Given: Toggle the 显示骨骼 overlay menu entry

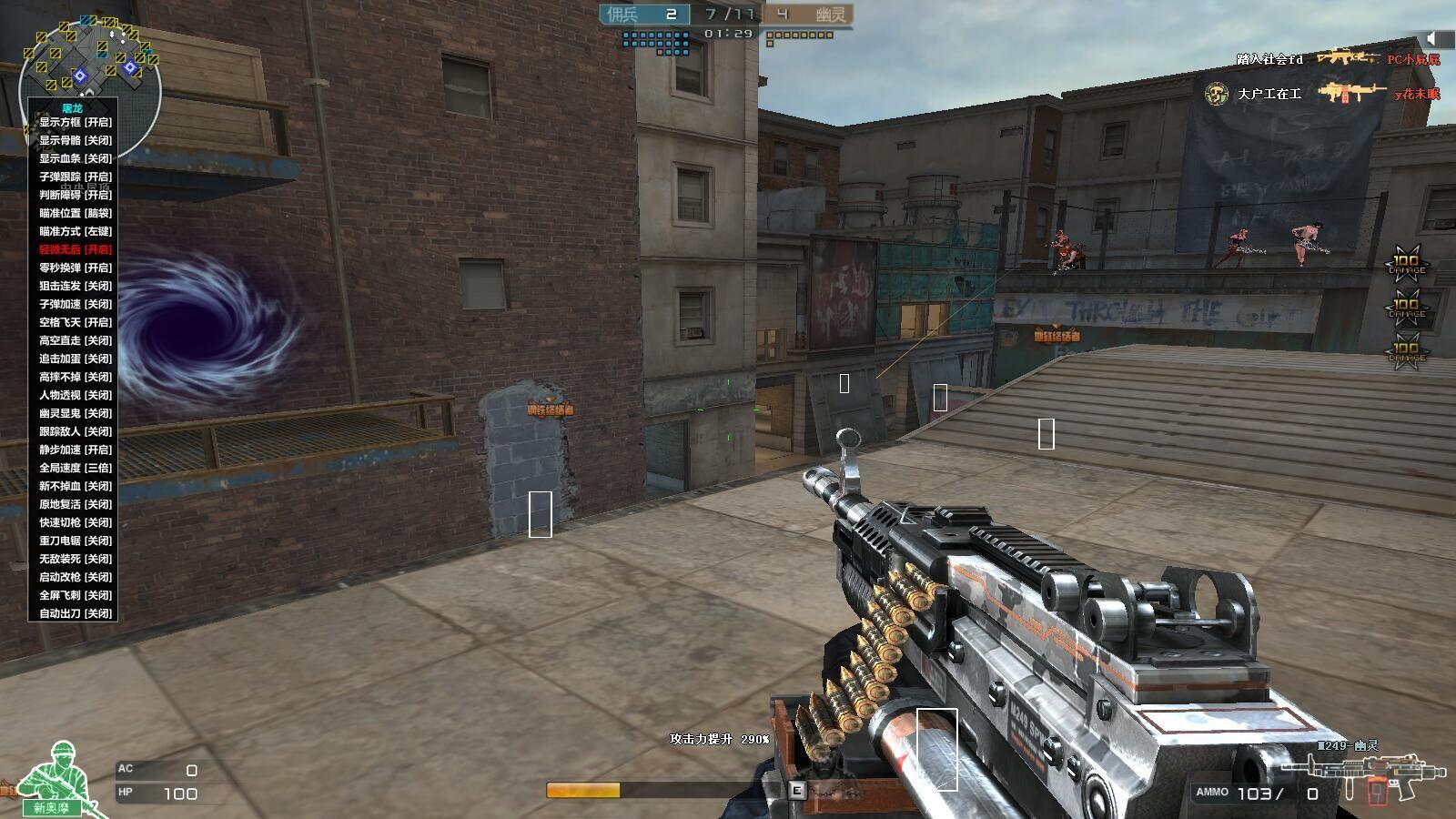Looking at the screenshot, I should pyautogui.click(x=76, y=140).
